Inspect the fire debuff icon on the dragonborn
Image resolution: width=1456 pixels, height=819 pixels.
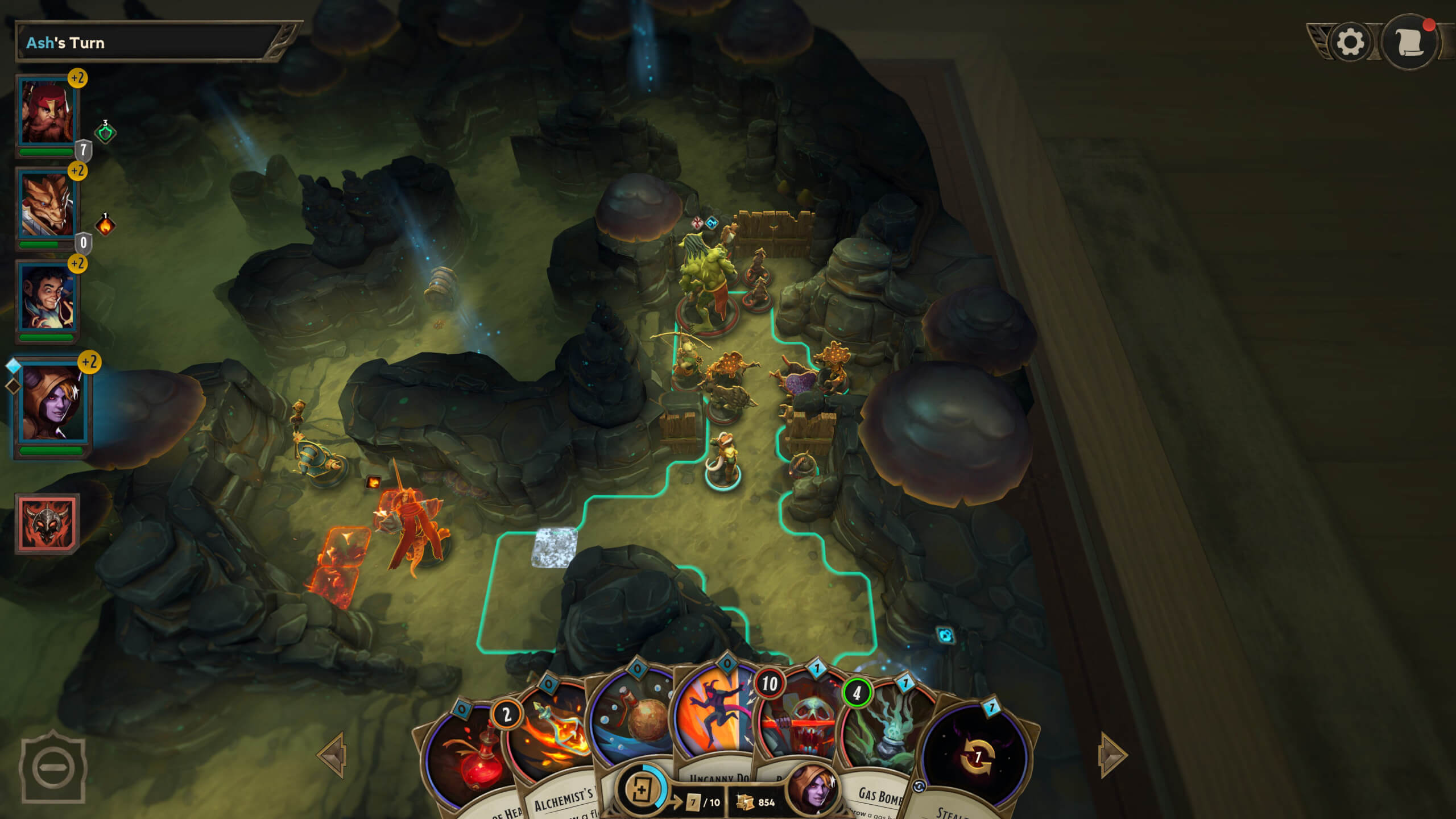(105, 226)
